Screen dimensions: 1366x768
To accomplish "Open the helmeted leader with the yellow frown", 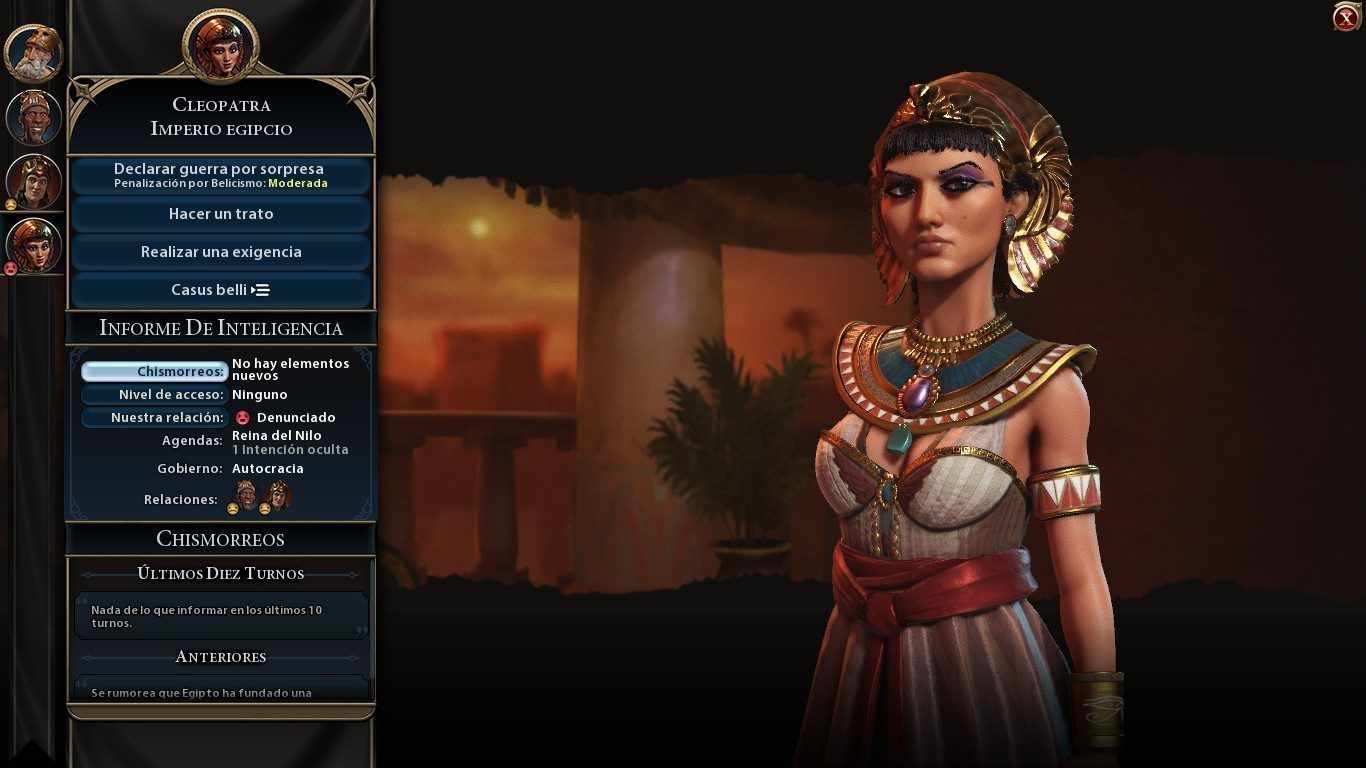I will (34, 181).
